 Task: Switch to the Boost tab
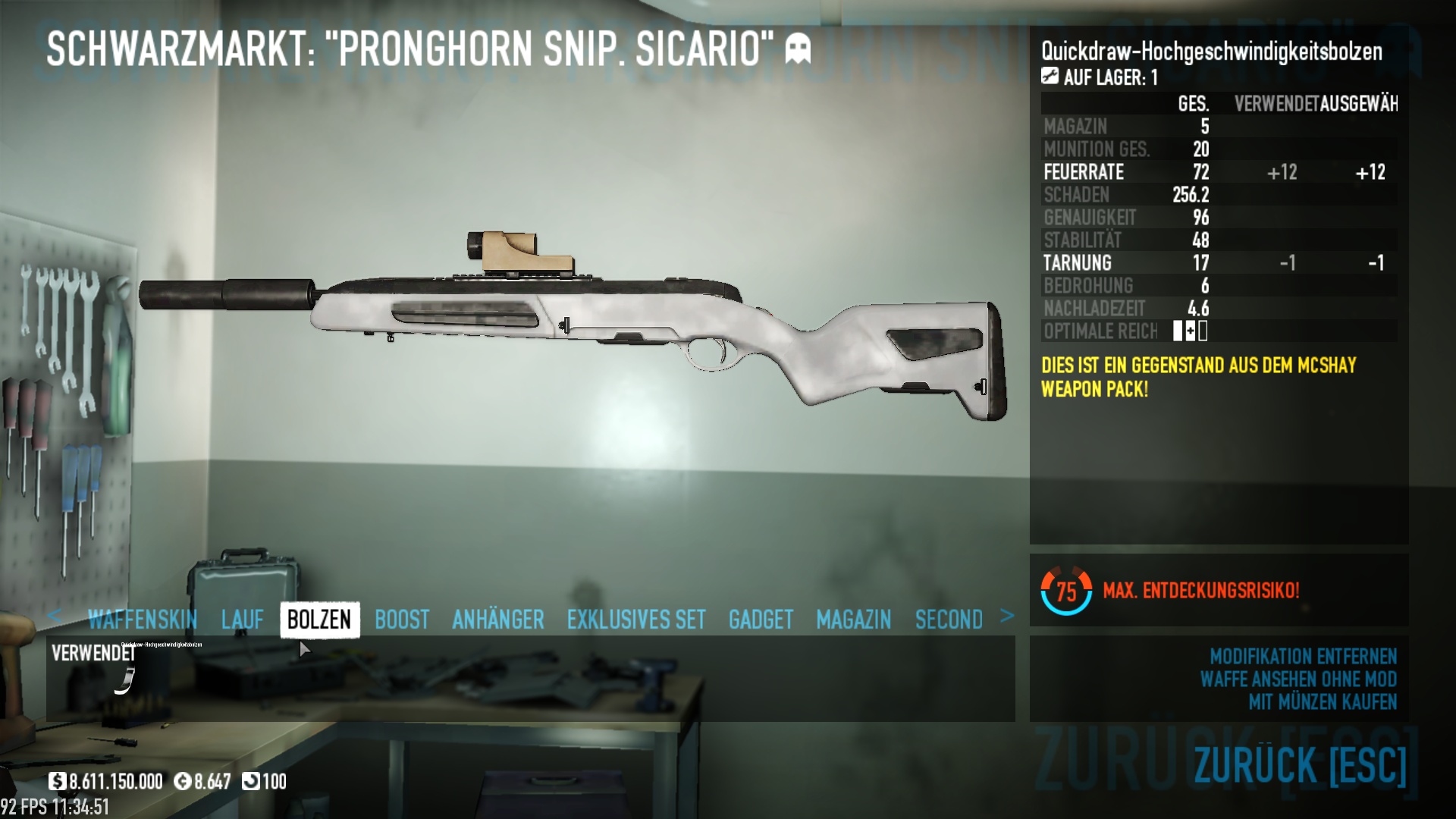[x=402, y=620]
